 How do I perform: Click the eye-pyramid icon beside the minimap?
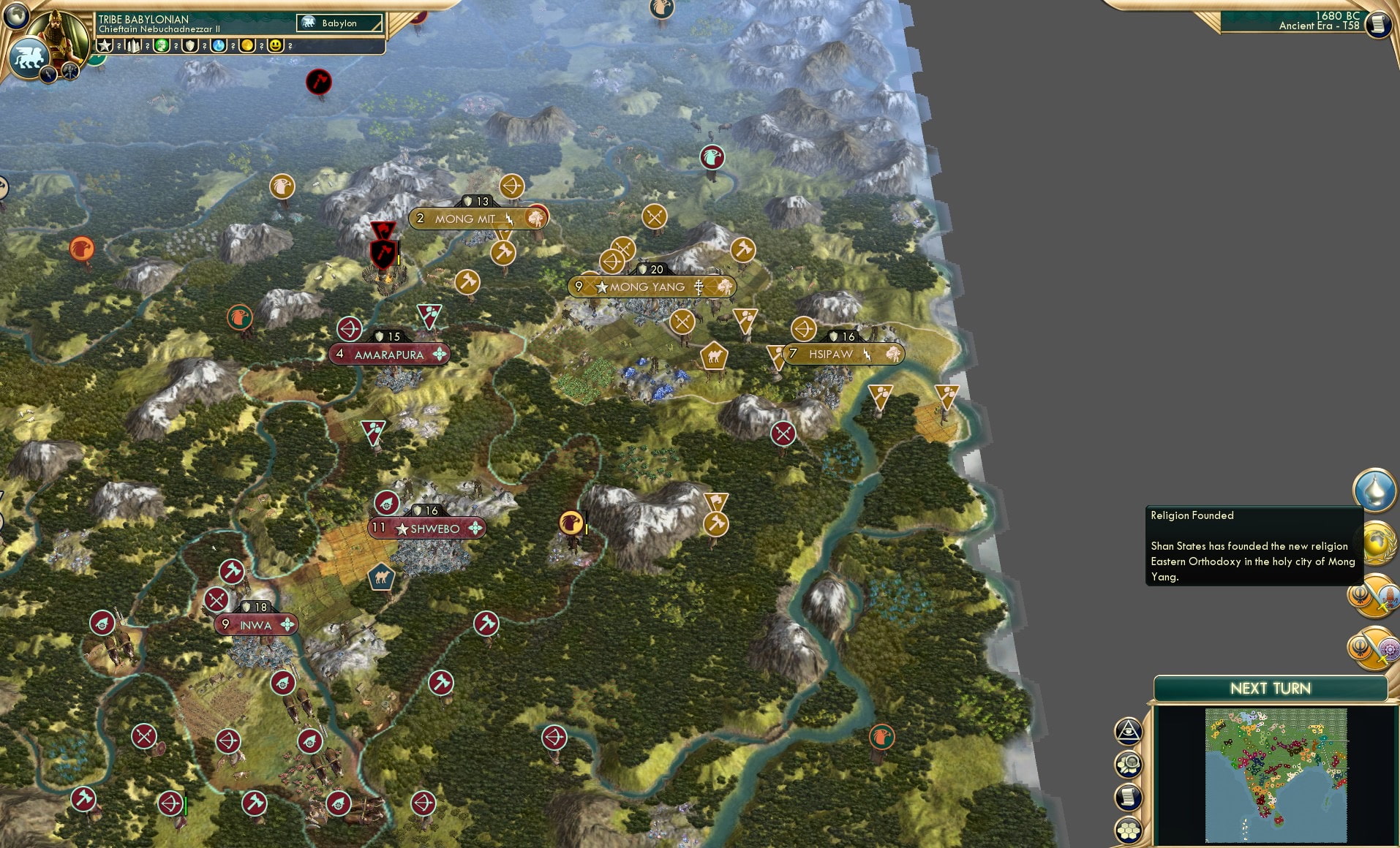point(1128,730)
